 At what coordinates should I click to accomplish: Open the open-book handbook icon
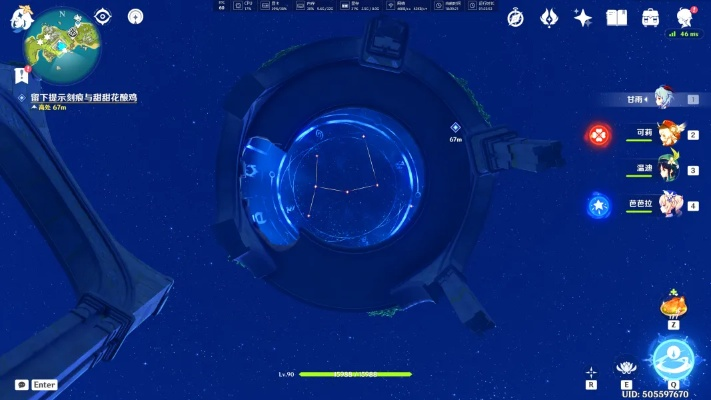tap(617, 17)
